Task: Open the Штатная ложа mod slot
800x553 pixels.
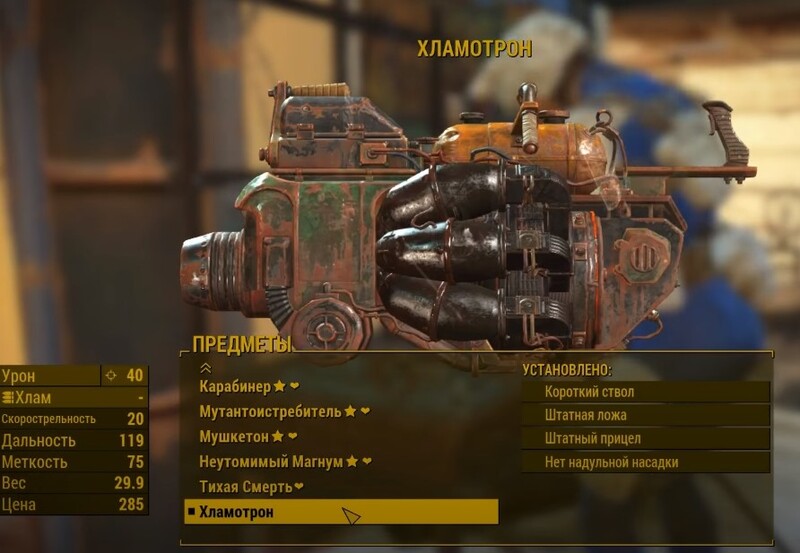Action: pyautogui.click(x=645, y=415)
